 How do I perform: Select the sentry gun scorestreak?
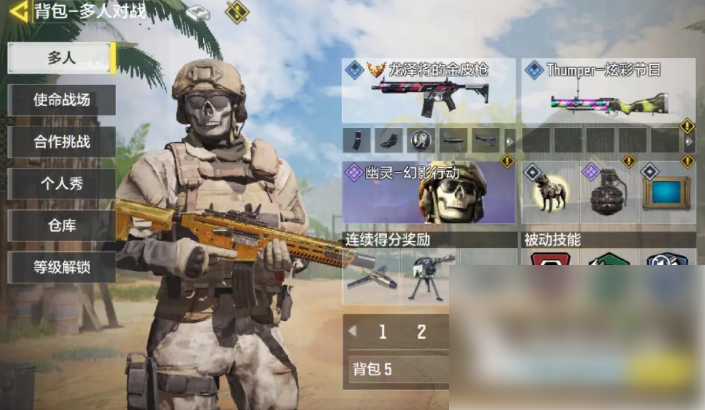pos(427,275)
